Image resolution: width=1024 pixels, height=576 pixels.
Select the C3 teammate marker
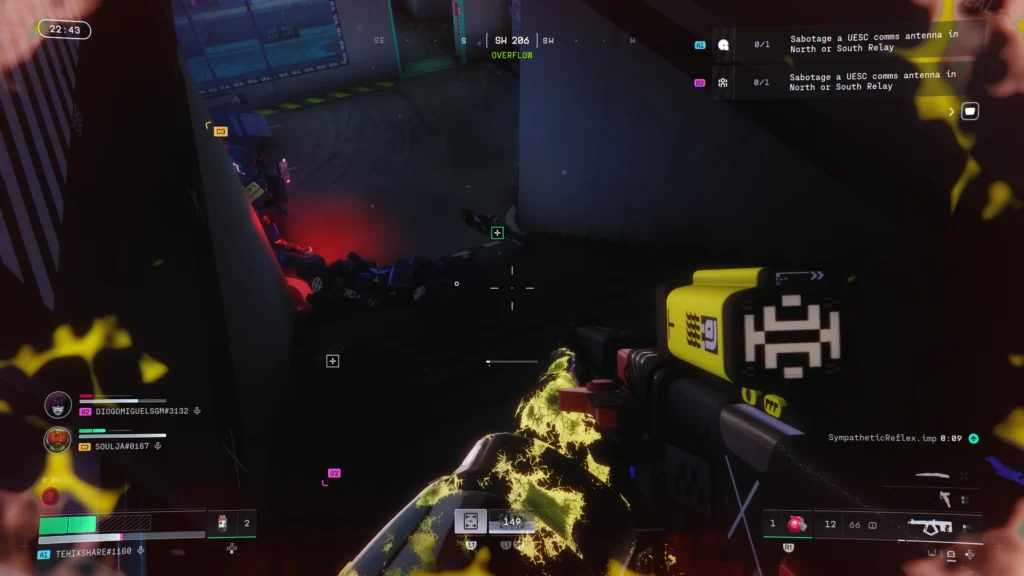(x=220, y=131)
